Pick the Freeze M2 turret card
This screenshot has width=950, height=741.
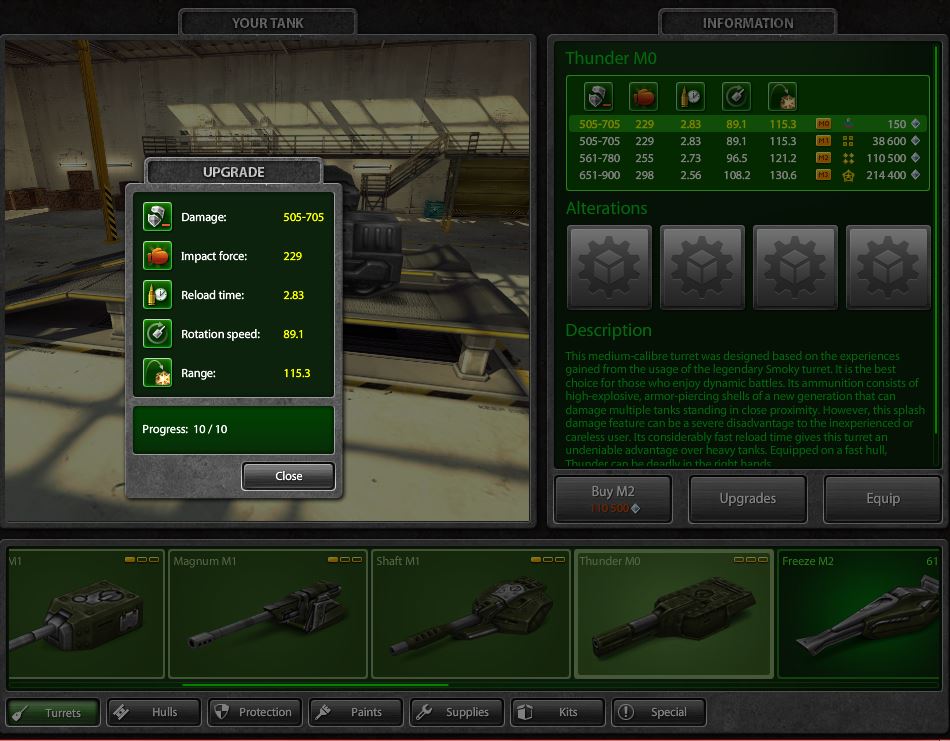coord(862,613)
